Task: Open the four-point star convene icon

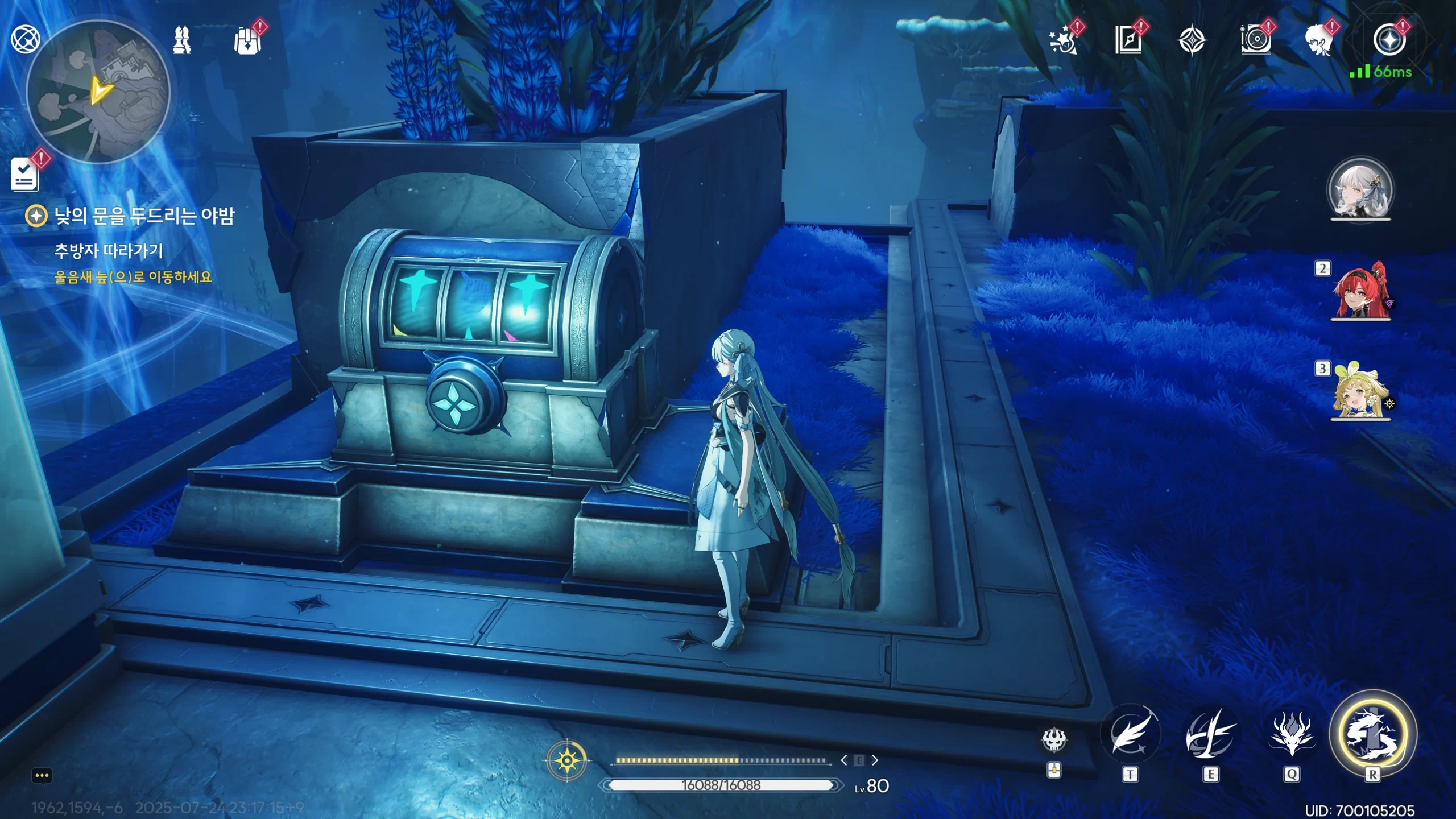Action: coord(1192,40)
